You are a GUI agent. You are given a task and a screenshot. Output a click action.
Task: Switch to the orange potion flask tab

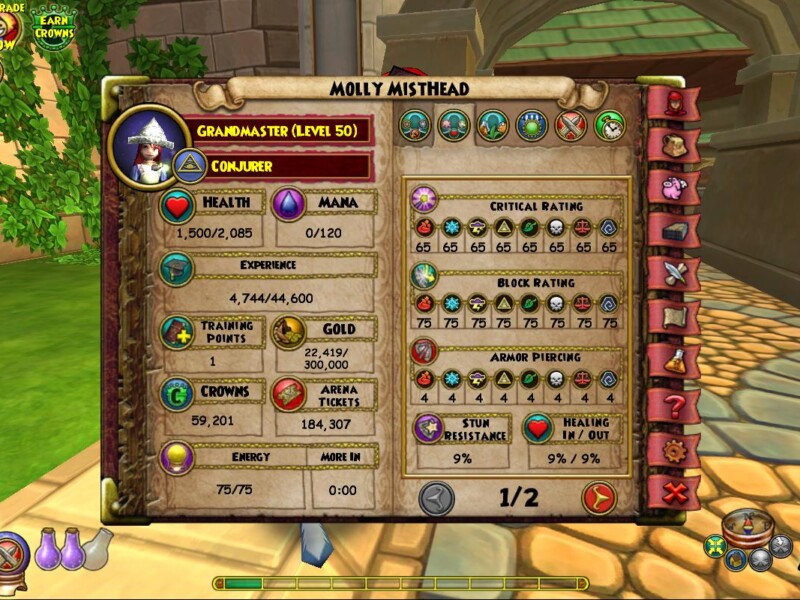(672, 361)
